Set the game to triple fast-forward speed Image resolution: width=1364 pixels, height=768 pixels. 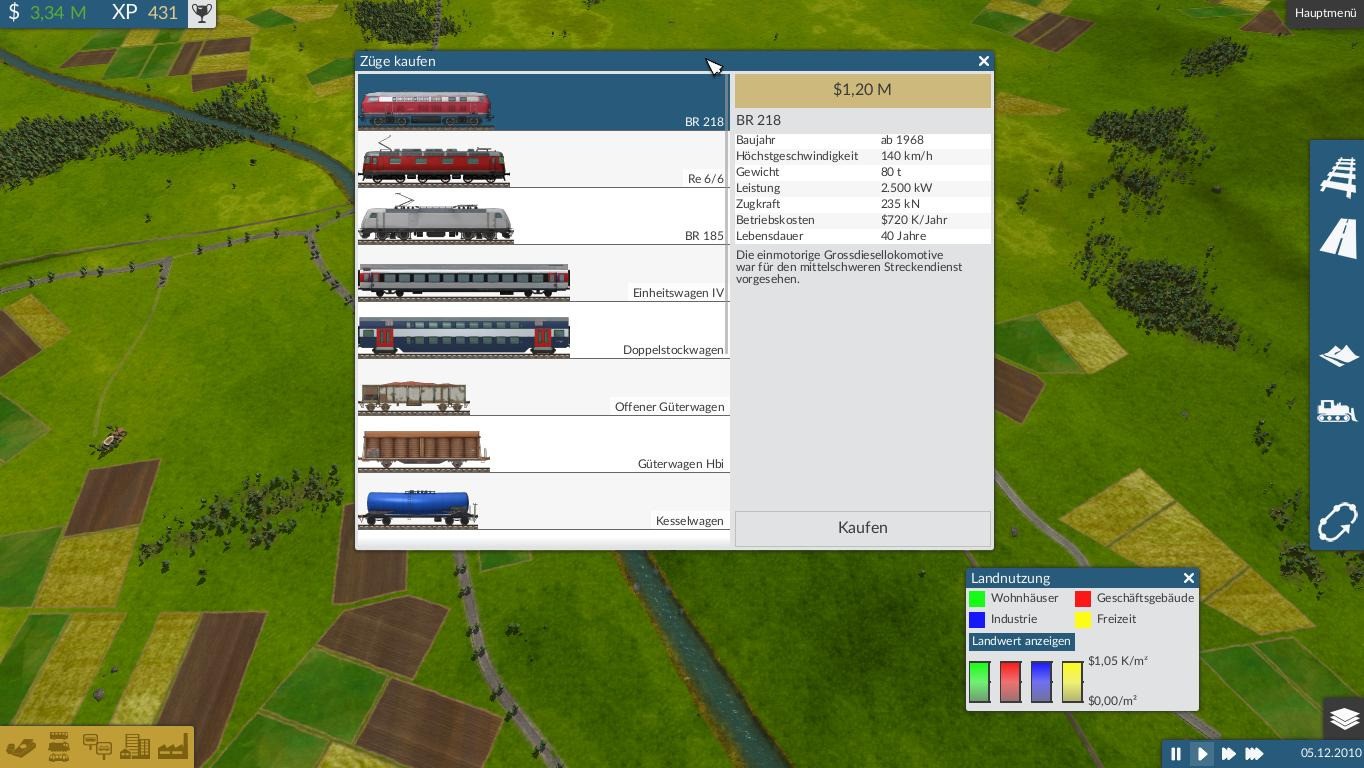pos(1254,754)
